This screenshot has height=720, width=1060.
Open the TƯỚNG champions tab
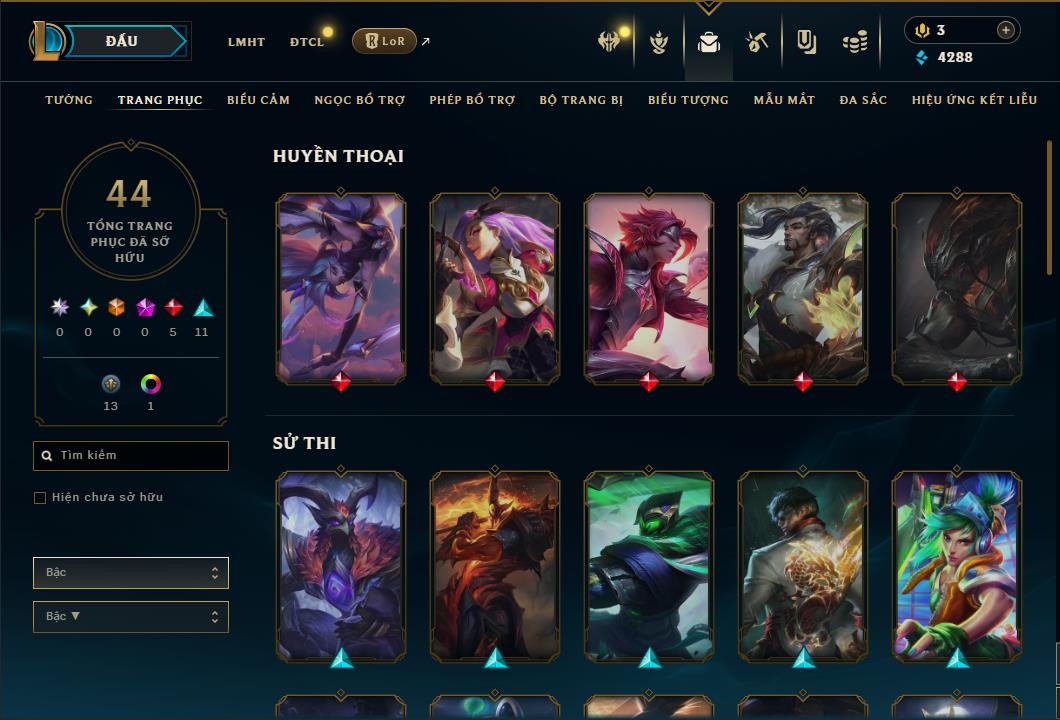click(69, 100)
